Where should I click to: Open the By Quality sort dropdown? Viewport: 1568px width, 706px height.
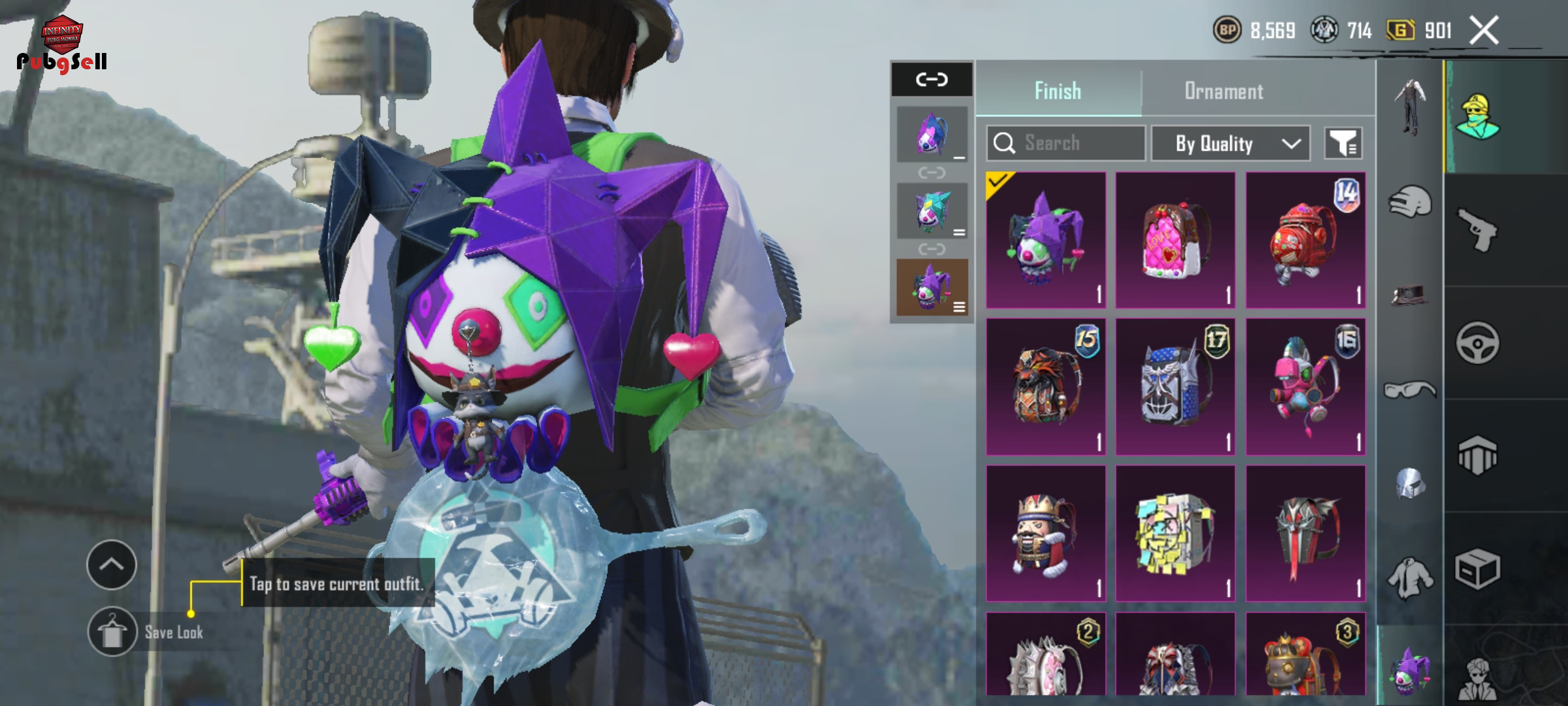click(x=1230, y=143)
